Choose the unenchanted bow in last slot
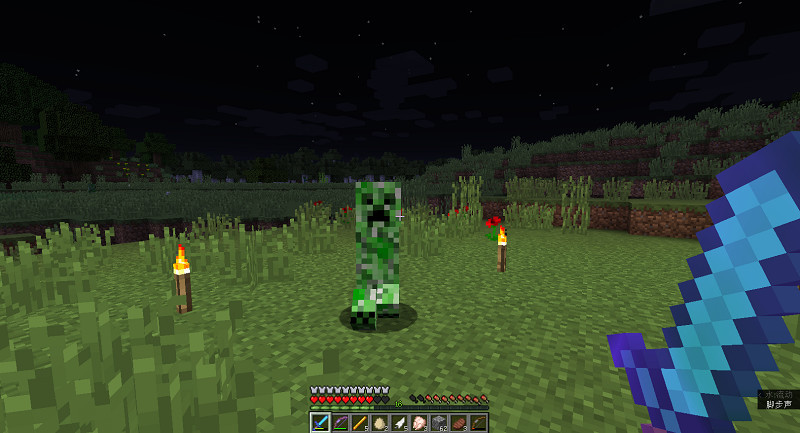This screenshot has width=800, height=433. (x=479, y=423)
